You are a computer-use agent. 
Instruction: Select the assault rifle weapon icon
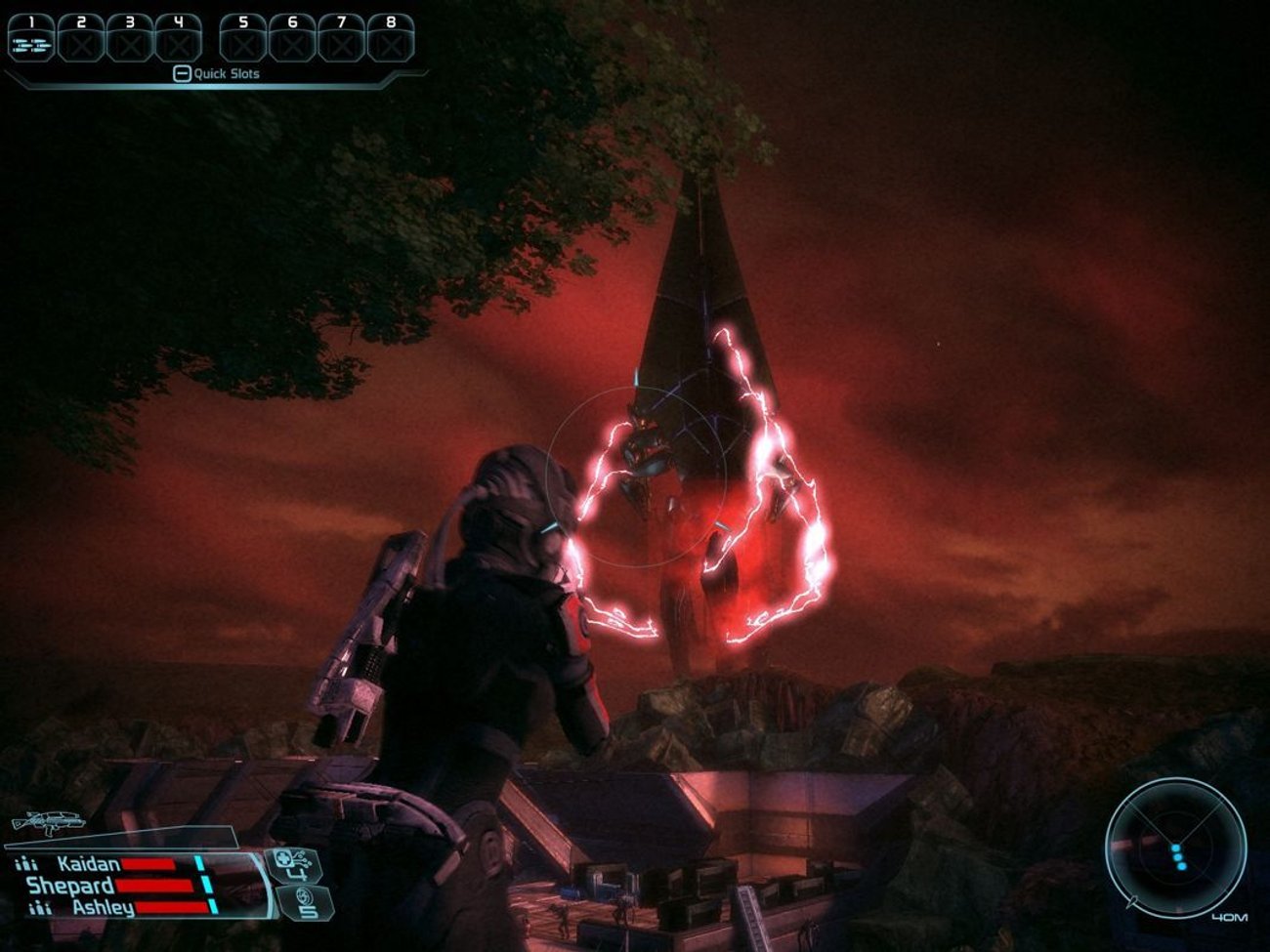[x=44, y=824]
